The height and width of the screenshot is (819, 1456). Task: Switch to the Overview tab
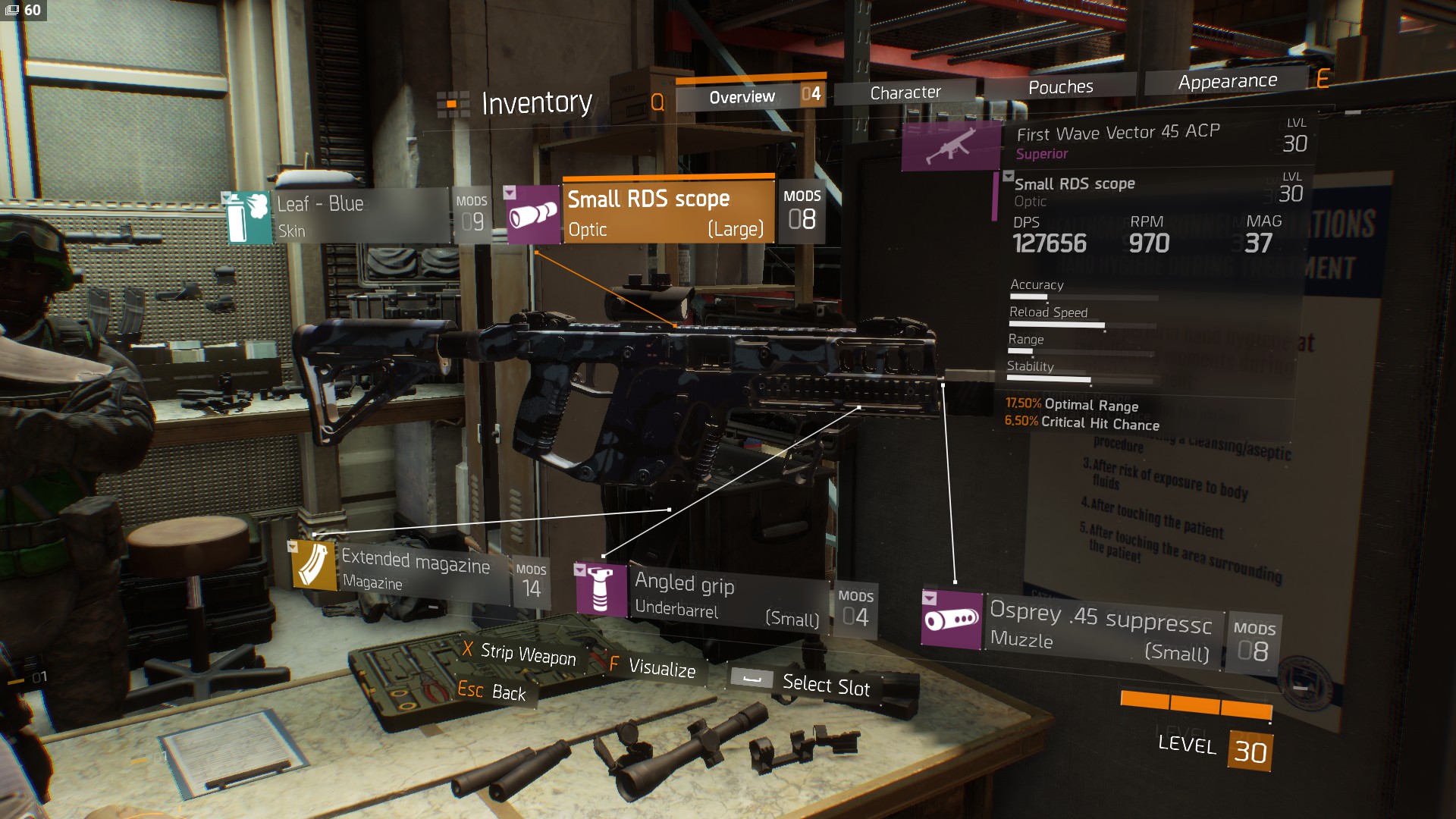741,96
